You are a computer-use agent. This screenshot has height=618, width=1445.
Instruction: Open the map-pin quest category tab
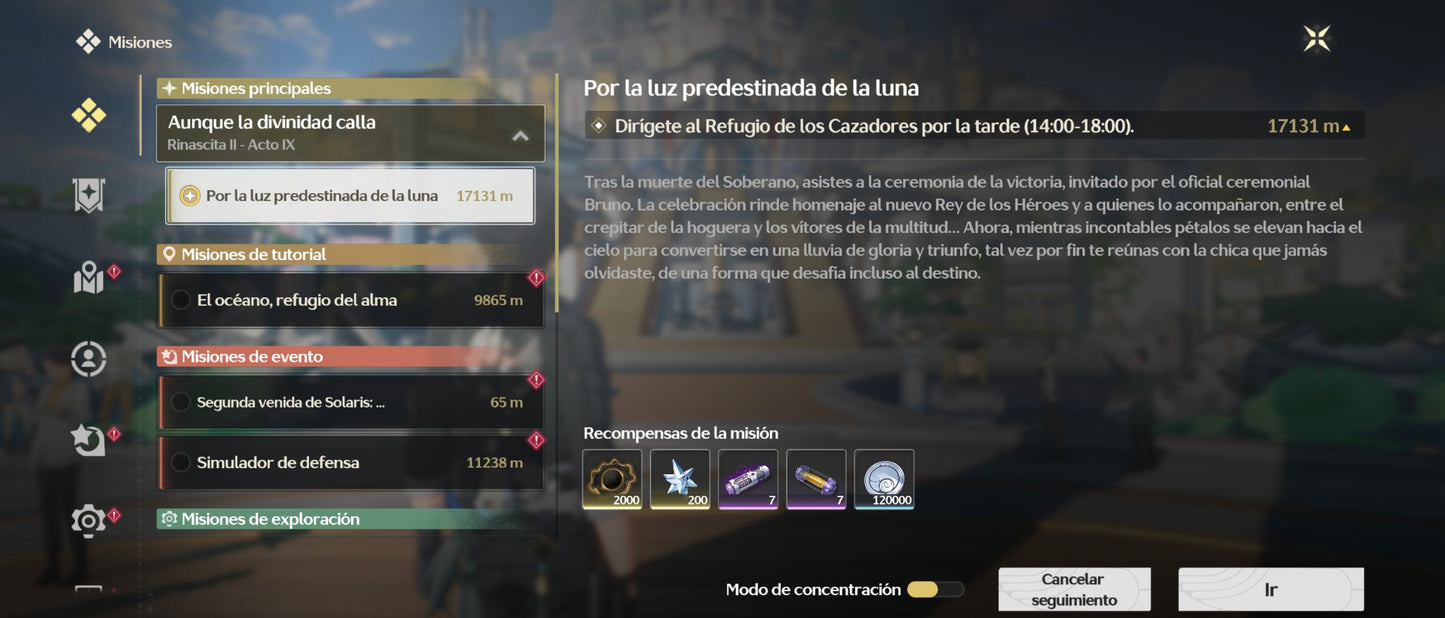[89, 278]
